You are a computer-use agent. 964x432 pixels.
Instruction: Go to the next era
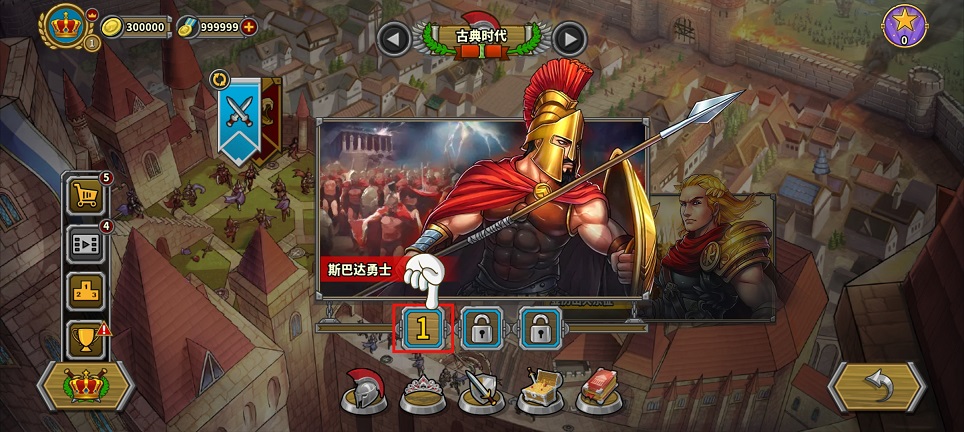pos(569,39)
